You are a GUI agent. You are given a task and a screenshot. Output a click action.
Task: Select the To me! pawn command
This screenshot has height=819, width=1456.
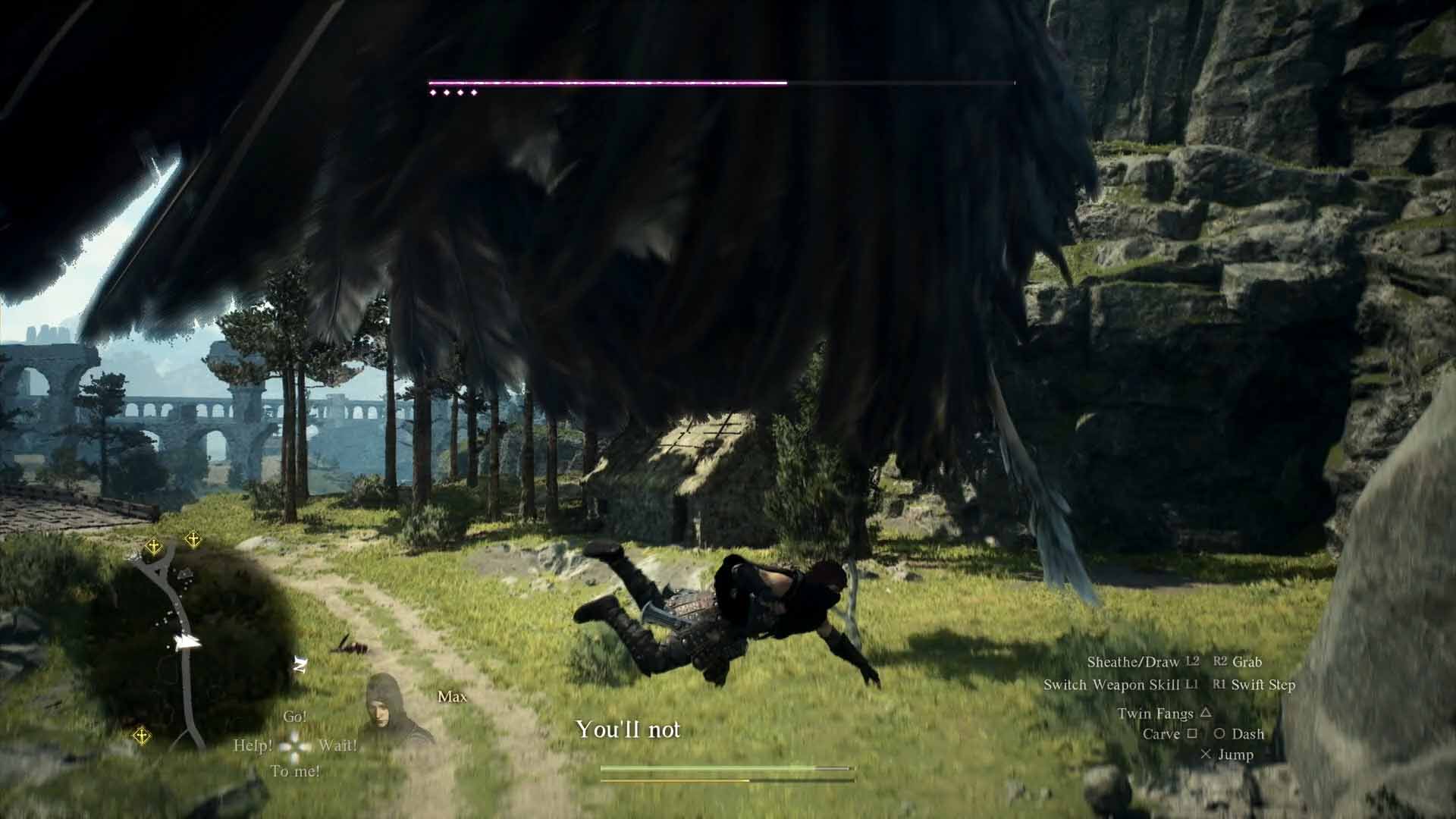pyautogui.click(x=296, y=770)
